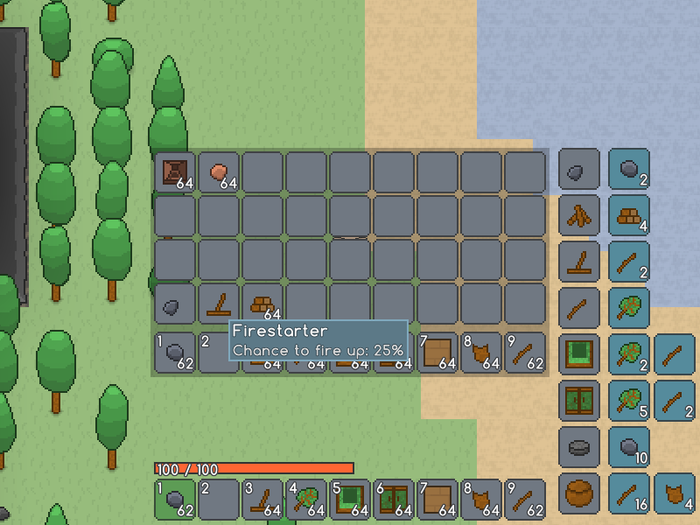Select the green-framed block crafting recipe
Screen dimensions: 700x525
579,354
